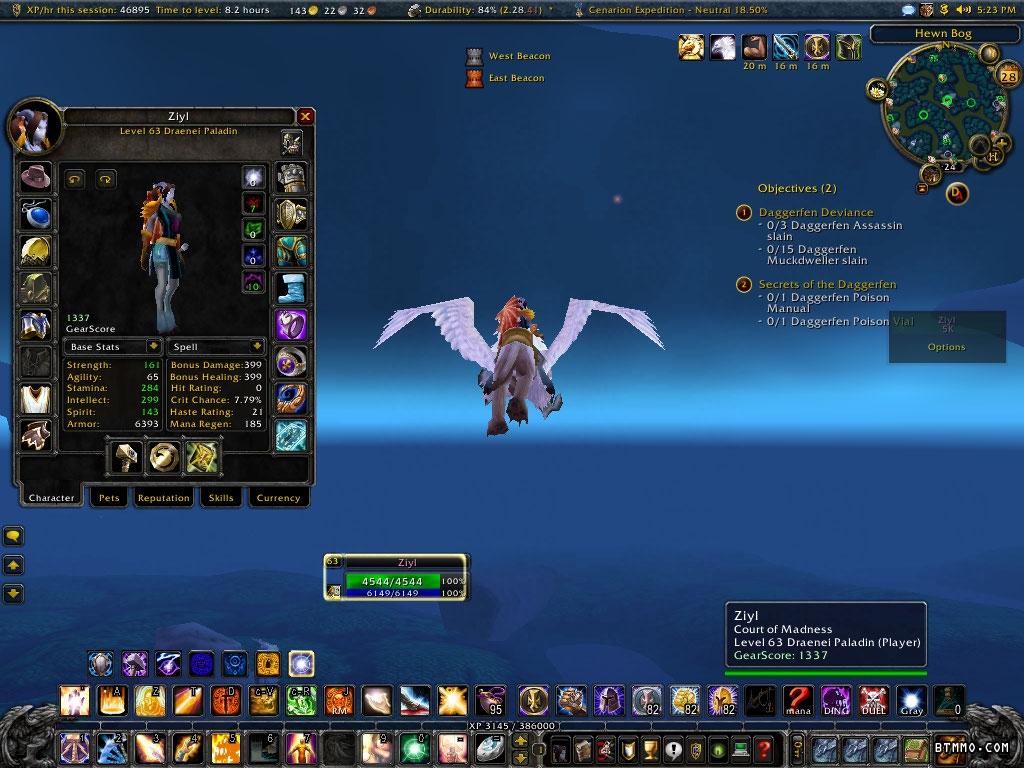The height and width of the screenshot is (768, 1024).
Task: Close the character panel
Action: 306,116
